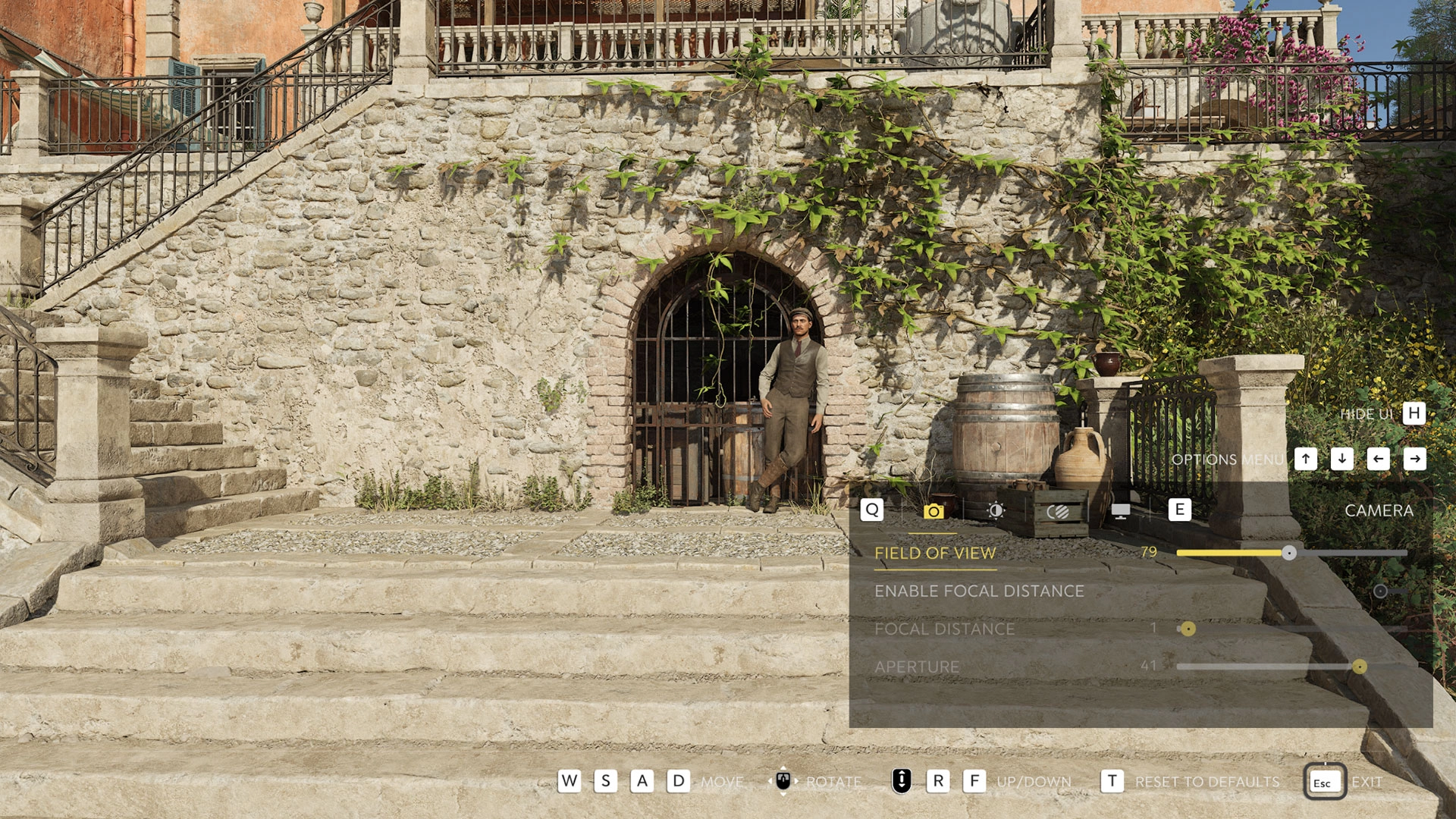Switch to the CAMERA tab
1456x819 pixels.
click(x=1378, y=511)
